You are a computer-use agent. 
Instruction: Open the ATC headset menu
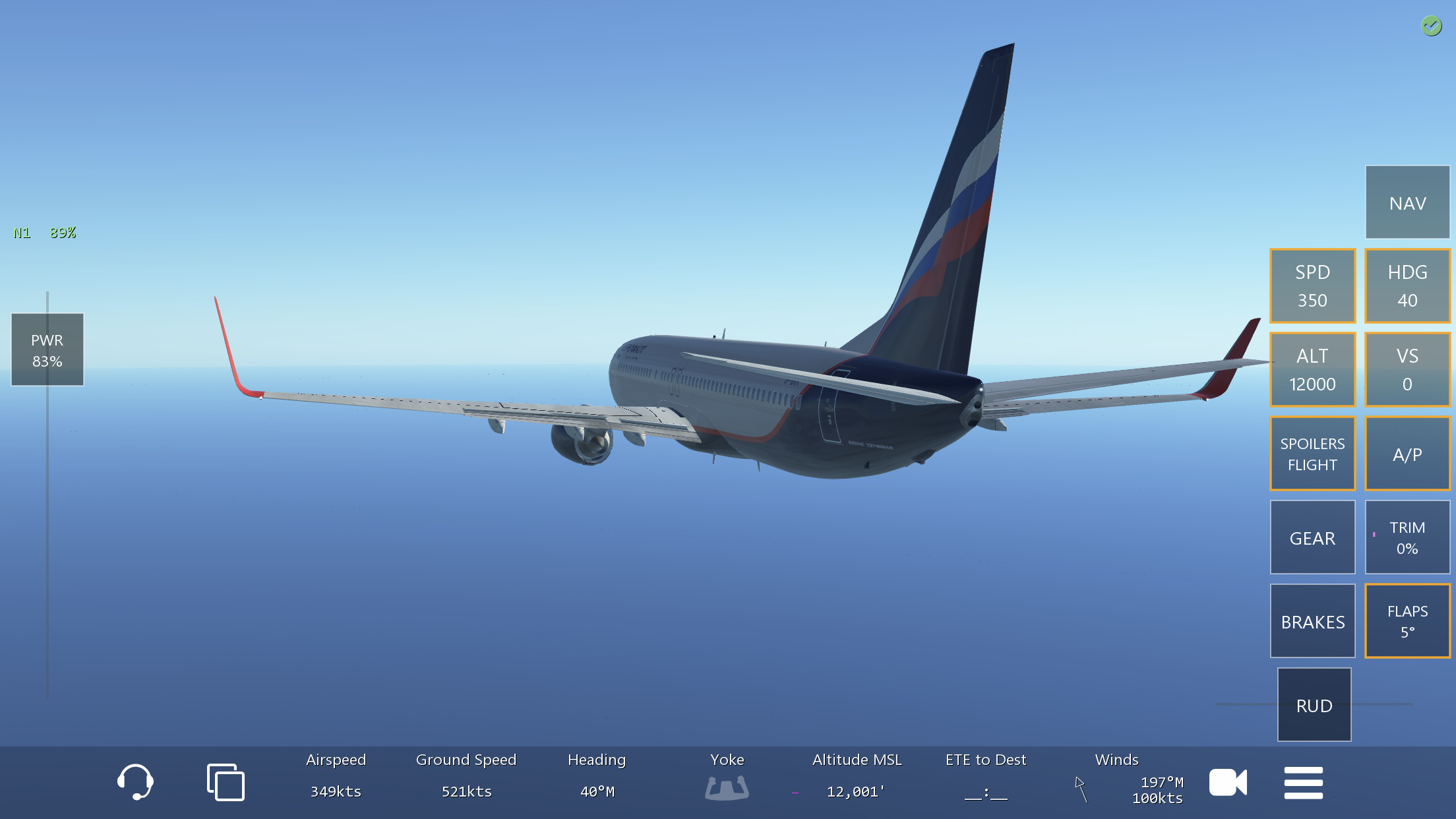[x=135, y=782]
